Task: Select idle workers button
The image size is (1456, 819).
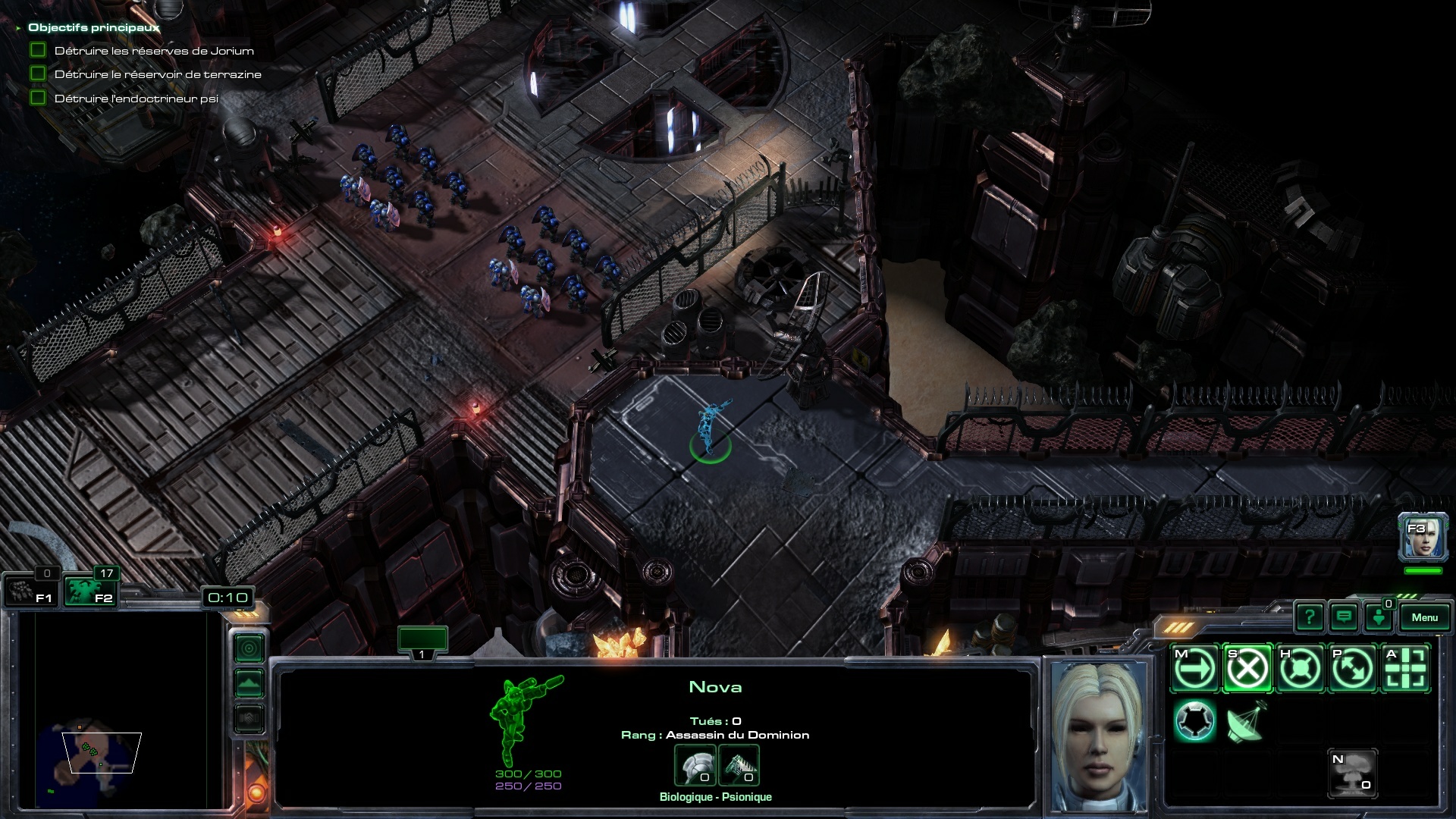Action: coord(30,591)
